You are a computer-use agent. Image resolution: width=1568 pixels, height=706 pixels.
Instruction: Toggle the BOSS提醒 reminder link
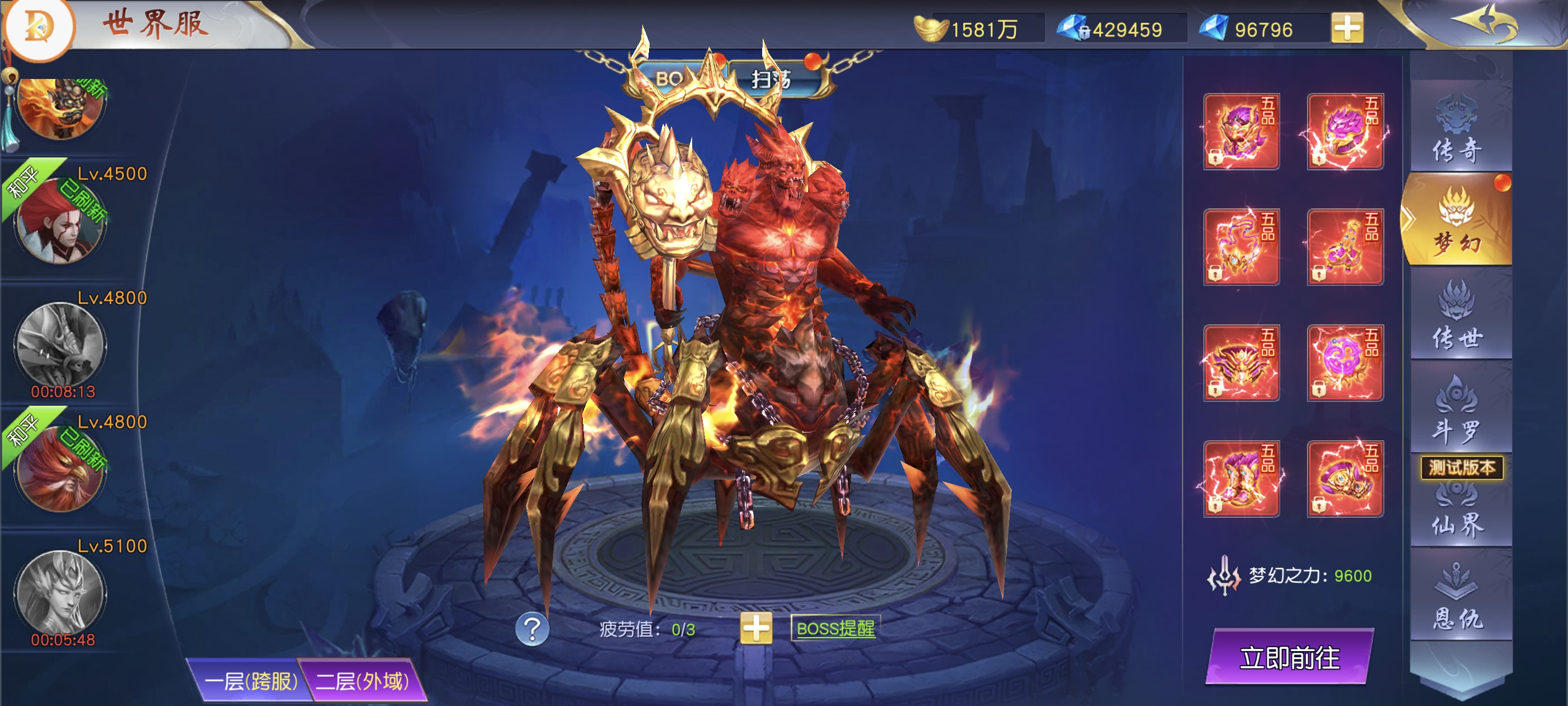pos(835,628)
